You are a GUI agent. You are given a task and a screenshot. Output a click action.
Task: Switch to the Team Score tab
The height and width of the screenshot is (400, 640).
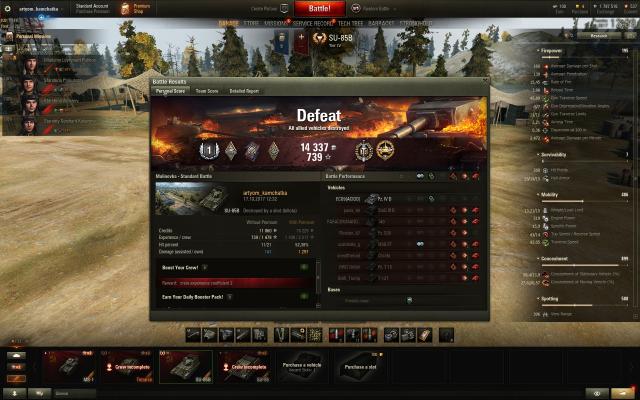pyautogui.click(x=207, y=90)
